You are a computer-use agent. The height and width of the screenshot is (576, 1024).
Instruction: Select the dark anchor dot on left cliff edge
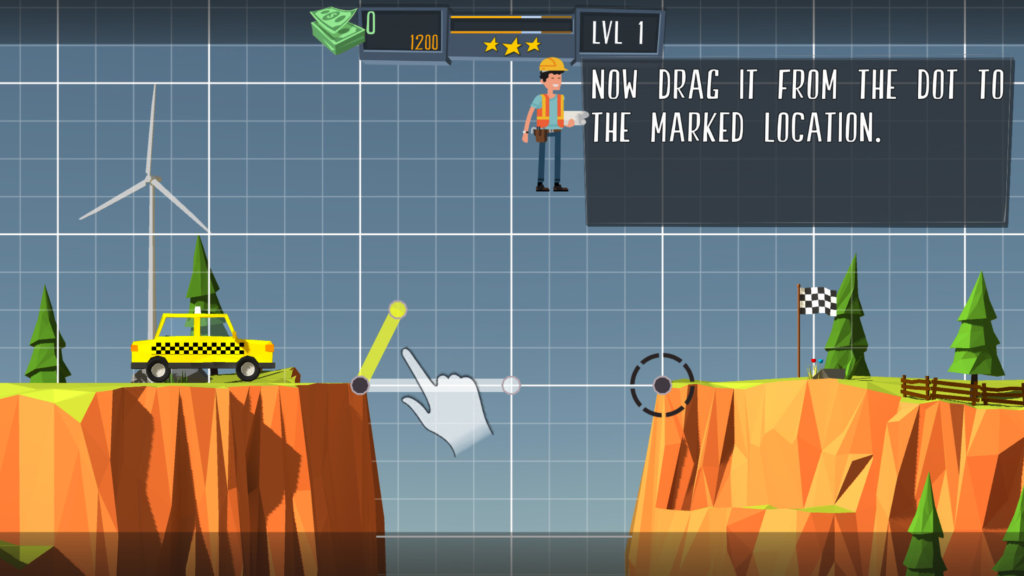click(x=360, y=385)
